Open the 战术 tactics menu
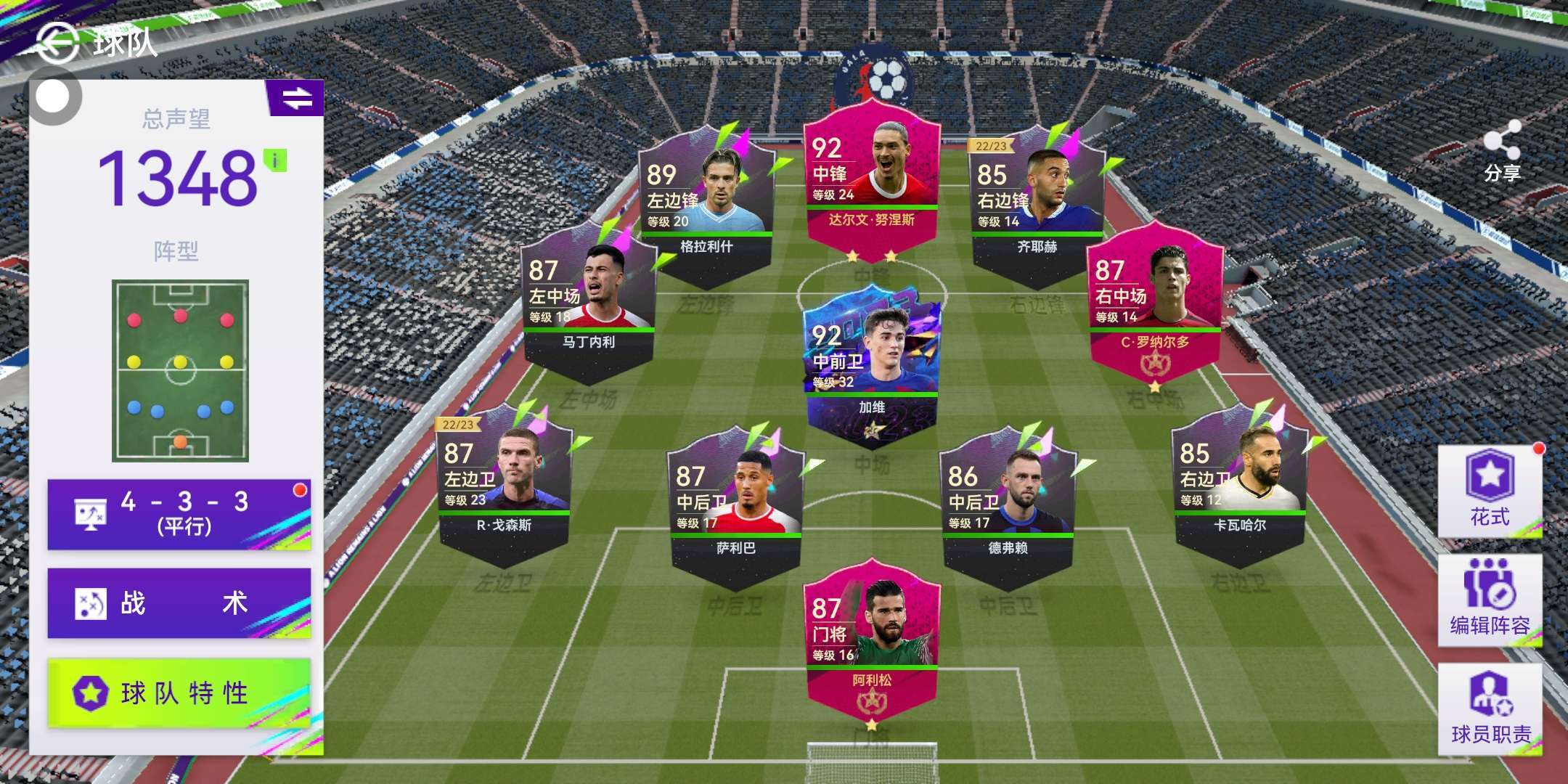This screenshot has width=1568, height=784. pyautogui.click(x=179, y=603)
